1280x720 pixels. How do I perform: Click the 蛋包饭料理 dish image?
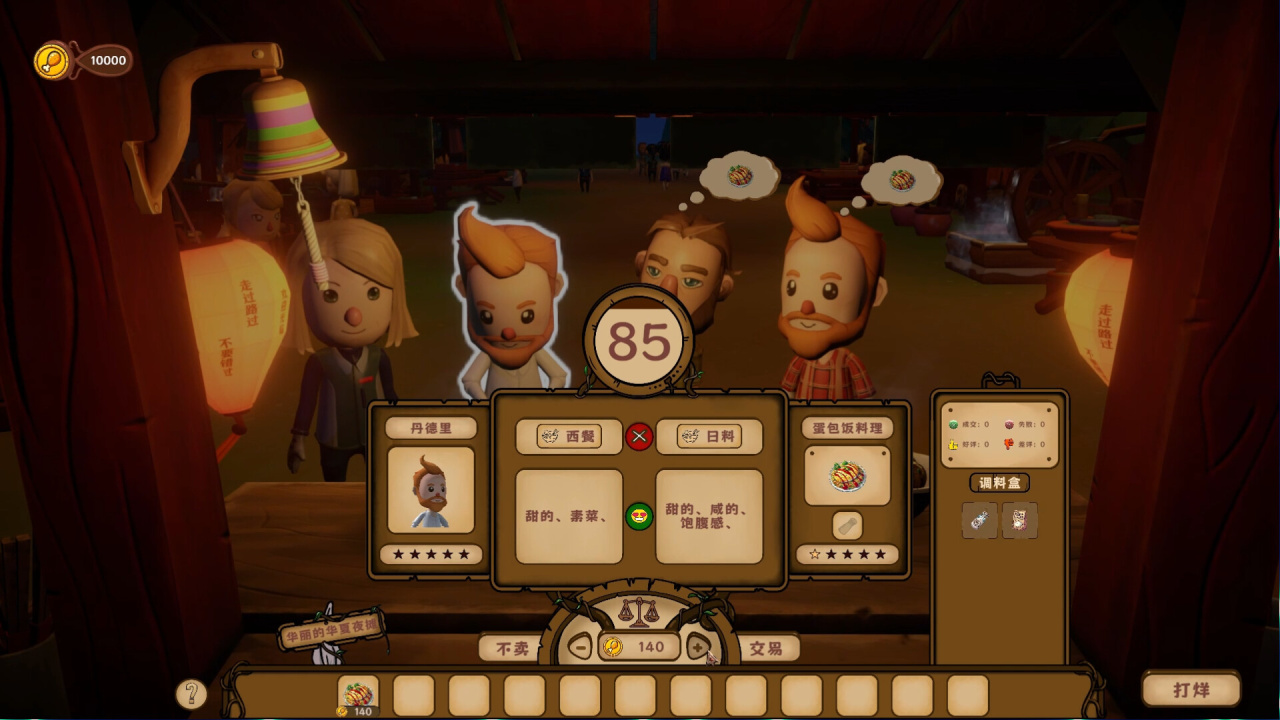pyautogui.click(x=847, y=476)
